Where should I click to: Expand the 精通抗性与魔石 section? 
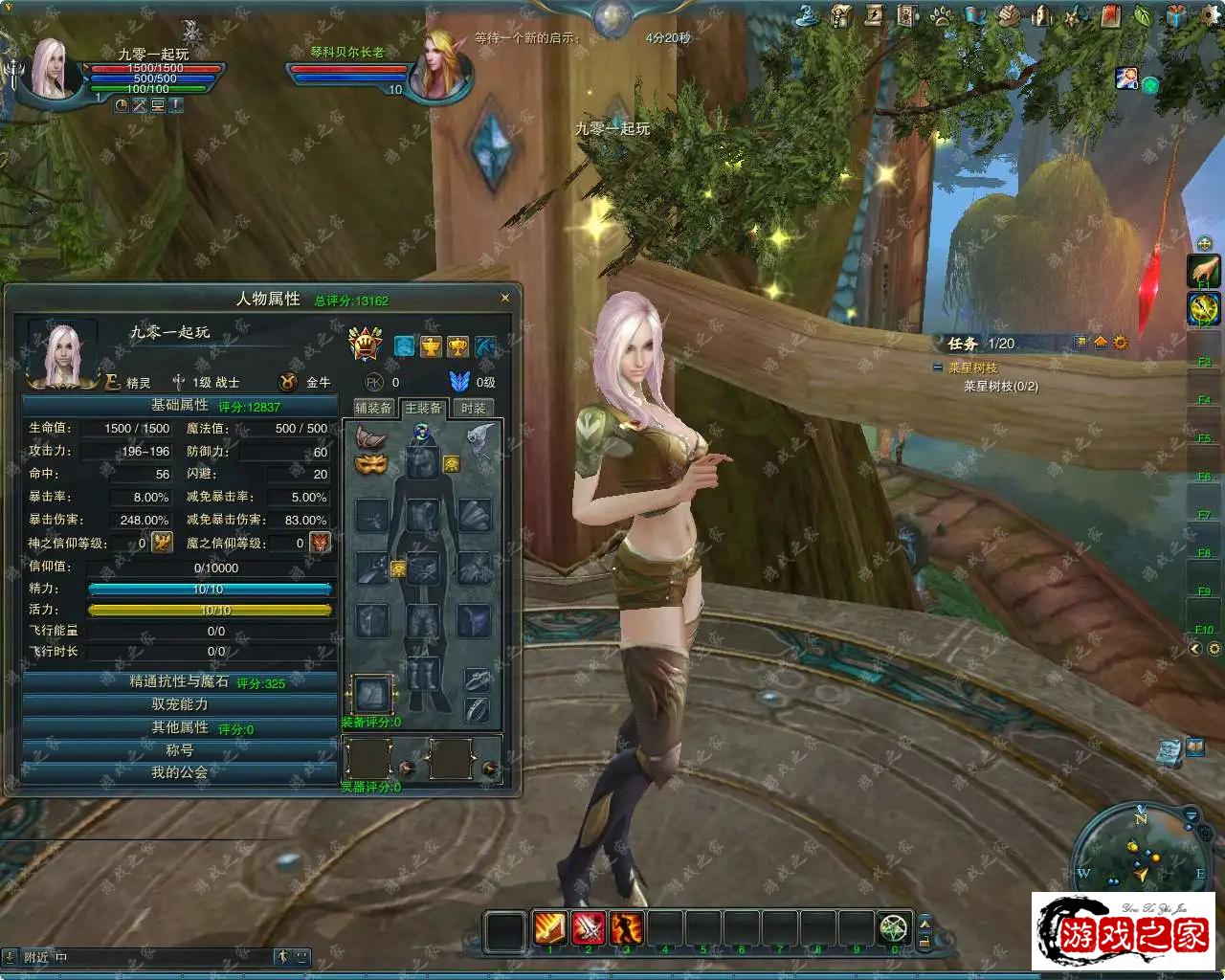click(x=180, y=681)
